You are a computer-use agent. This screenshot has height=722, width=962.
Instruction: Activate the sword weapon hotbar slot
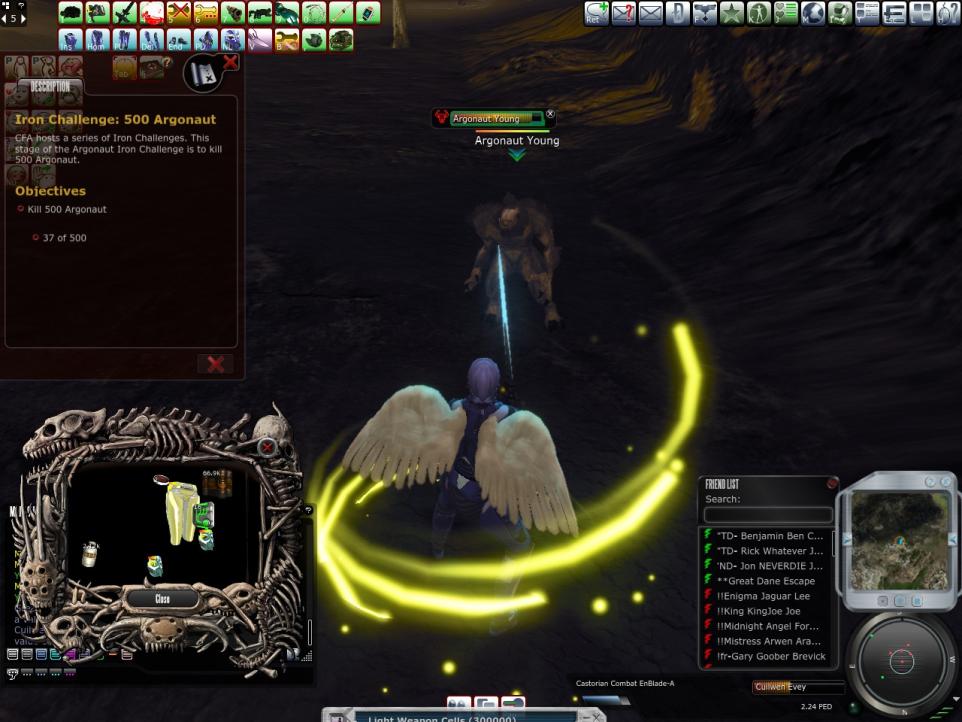point(125,13)
